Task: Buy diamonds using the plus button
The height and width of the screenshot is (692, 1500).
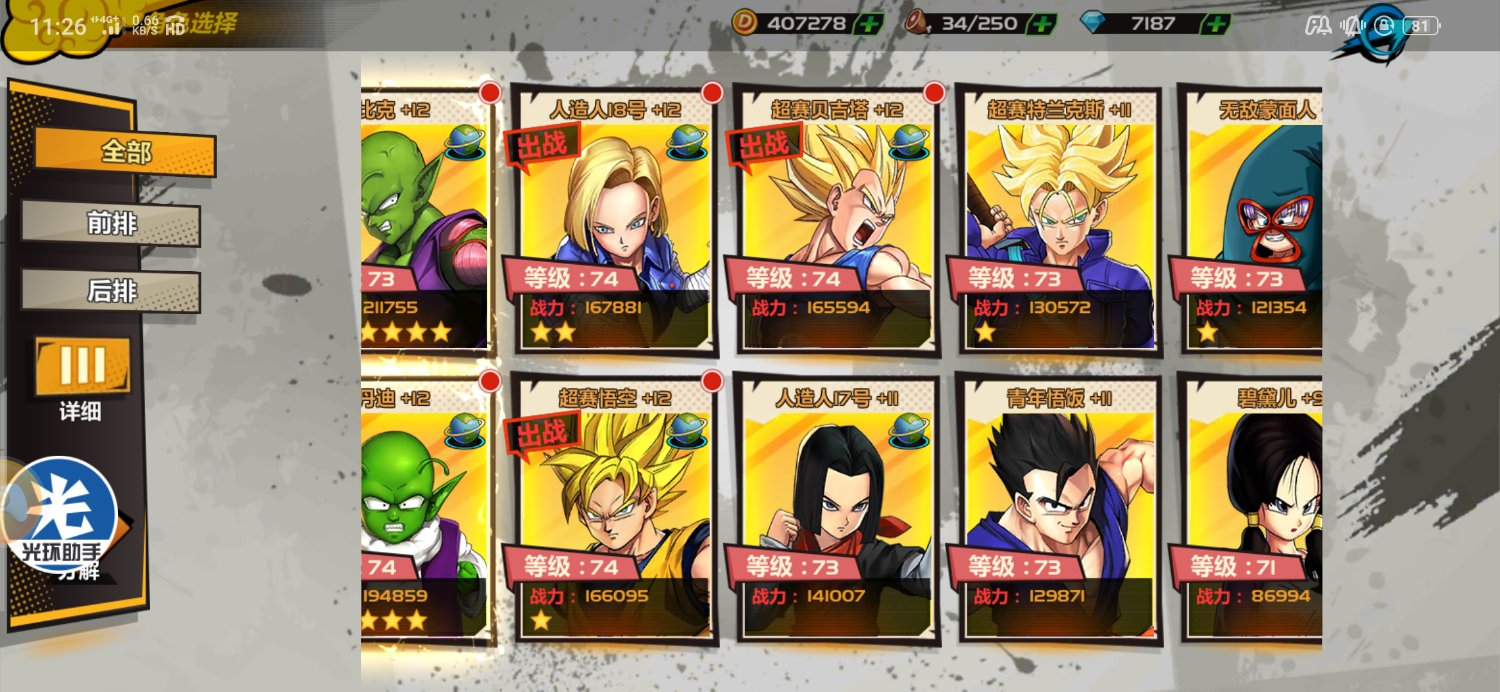Action: (x=1215, y=23)
